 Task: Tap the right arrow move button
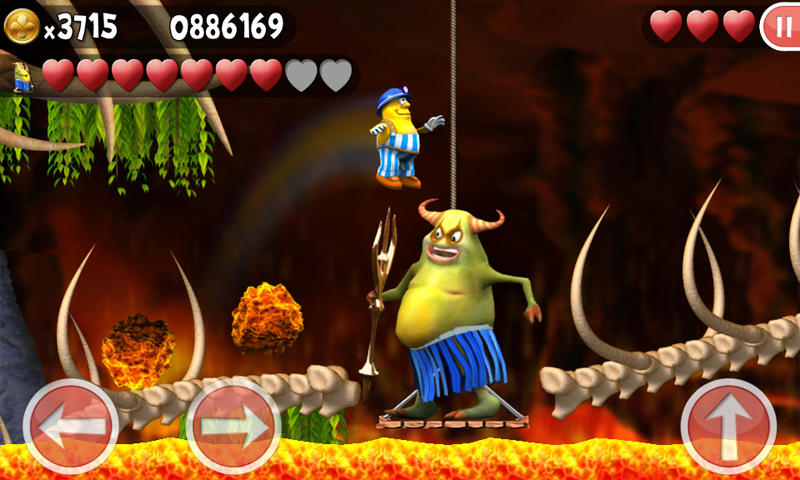click(234, 426)
